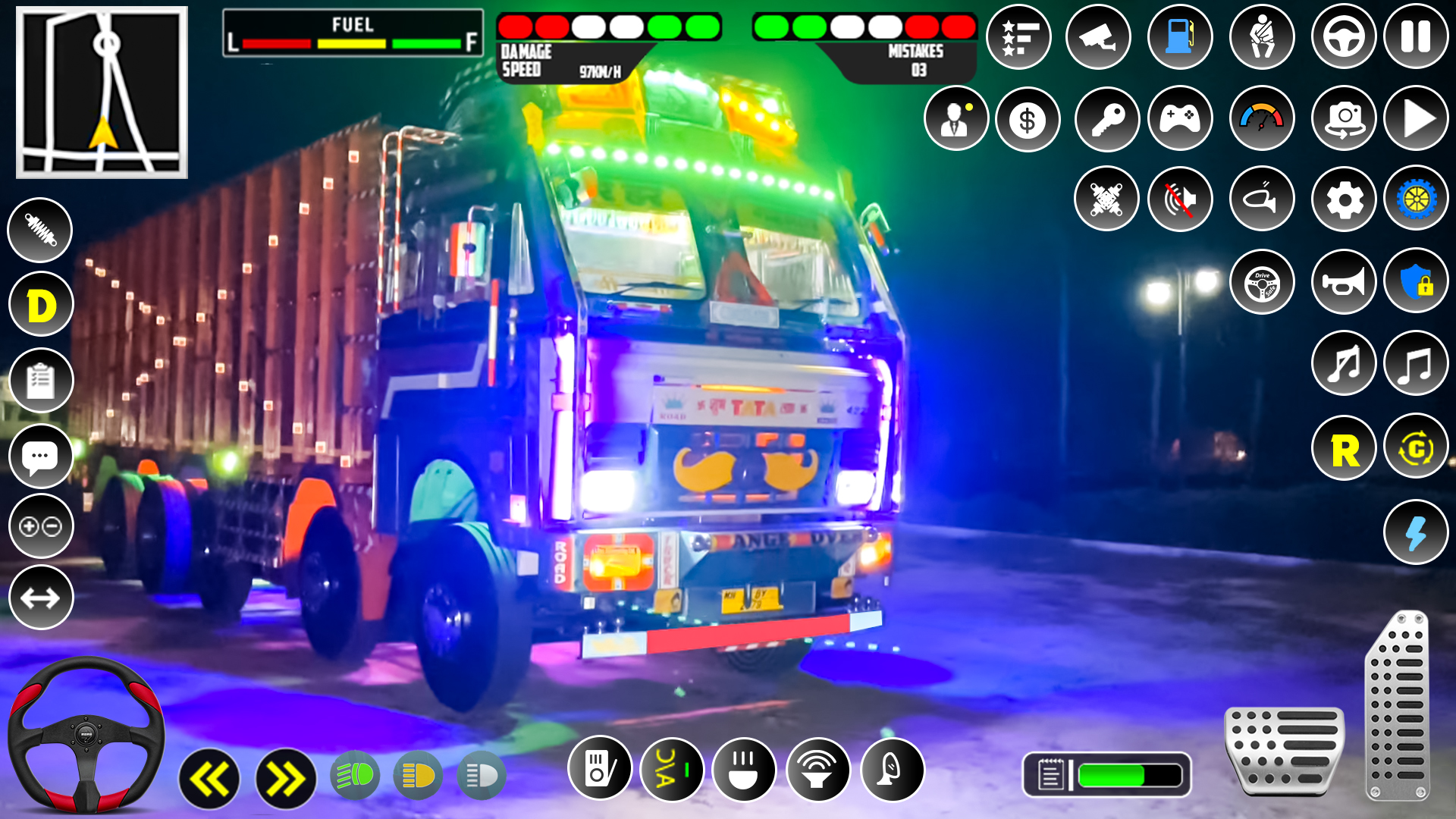Open the dollar cash shop icon
This screenshot has height=819, width=1456.
tap(1028, 119)
